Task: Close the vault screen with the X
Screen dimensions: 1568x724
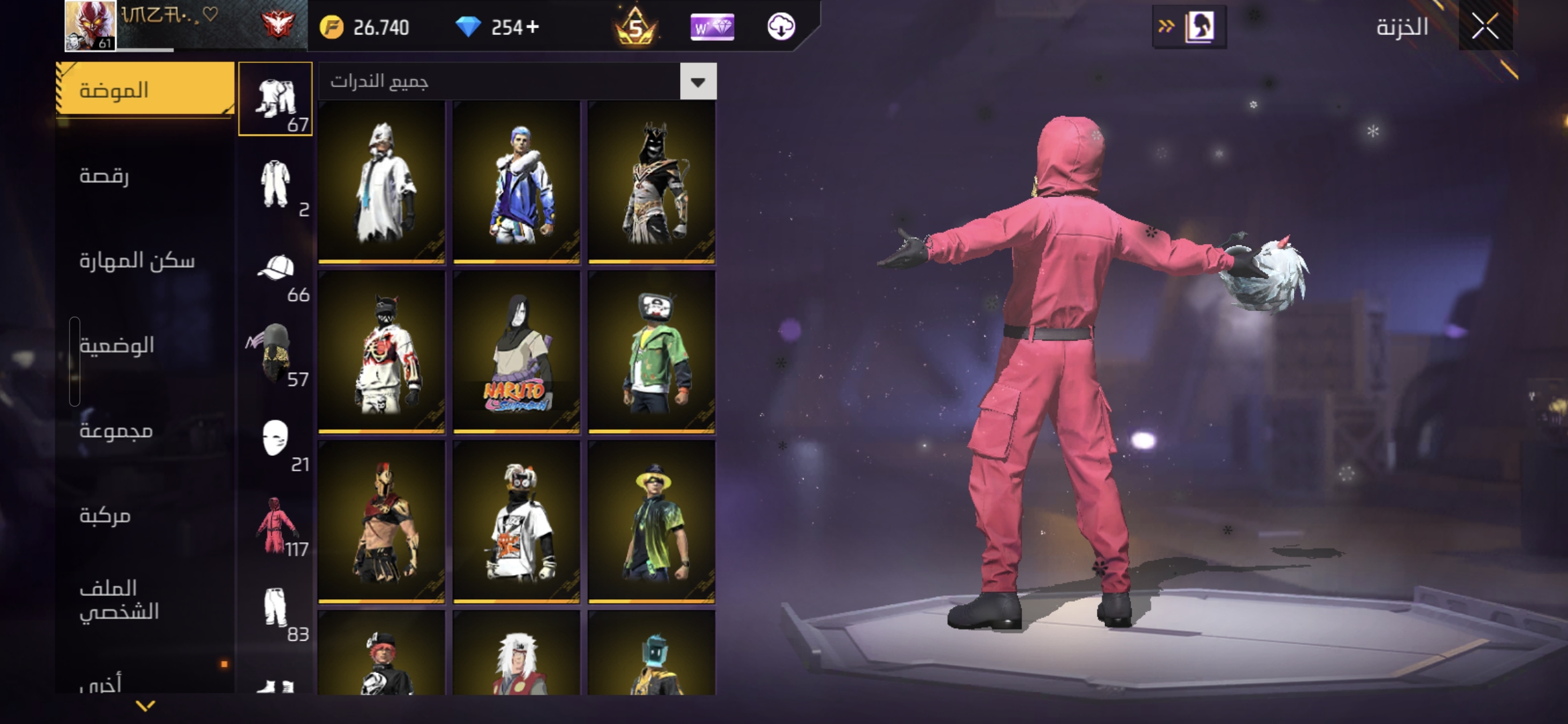Action: [1485, 27]
